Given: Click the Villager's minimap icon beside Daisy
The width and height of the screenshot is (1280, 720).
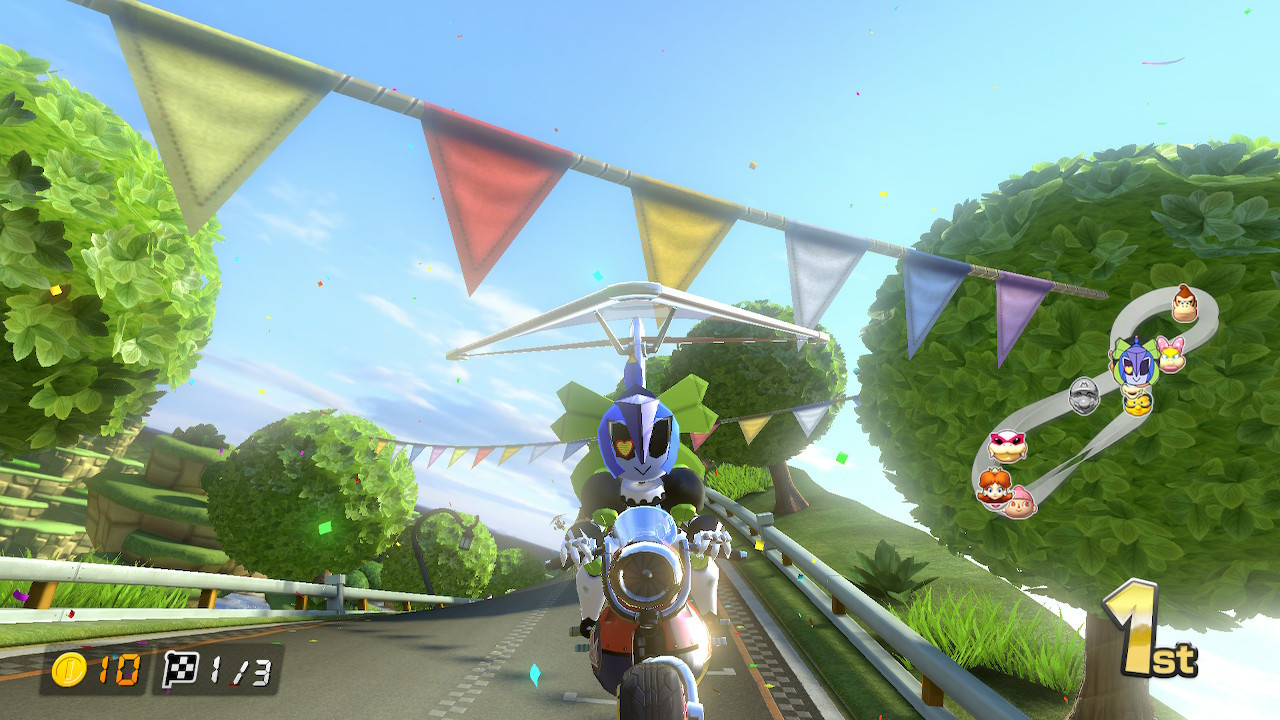Looking at the screenshot, I should coord(1019,505).
